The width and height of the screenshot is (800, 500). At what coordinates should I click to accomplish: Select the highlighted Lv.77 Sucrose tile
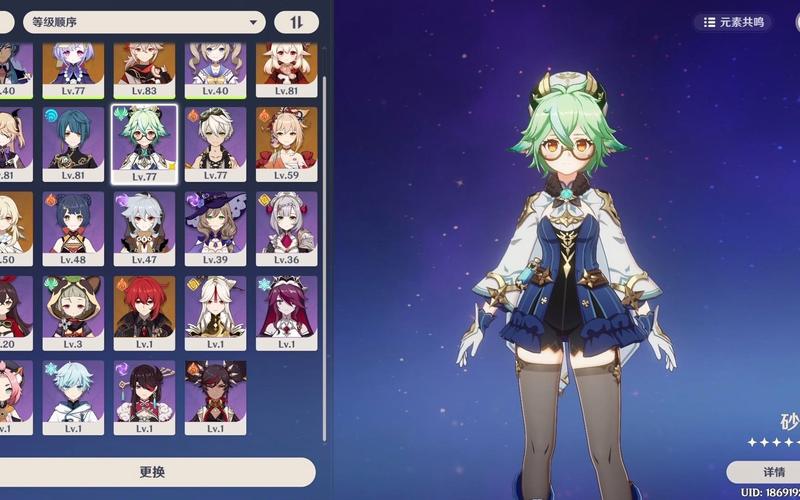(144, 145)
